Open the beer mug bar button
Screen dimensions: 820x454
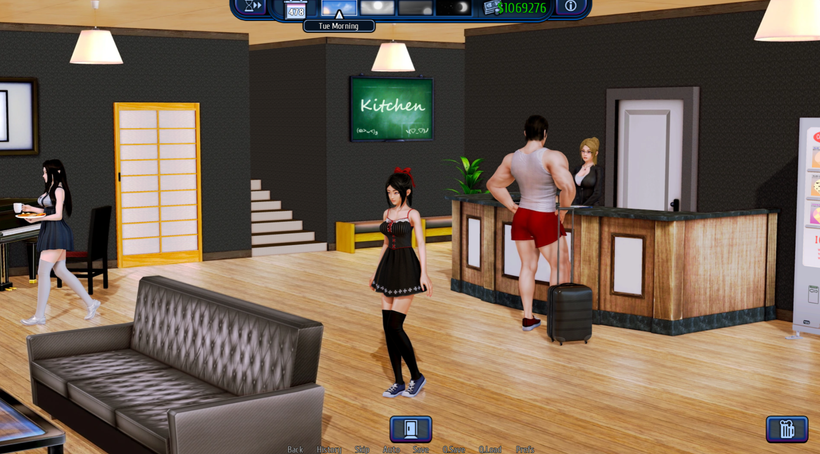(x=787, y=429)
